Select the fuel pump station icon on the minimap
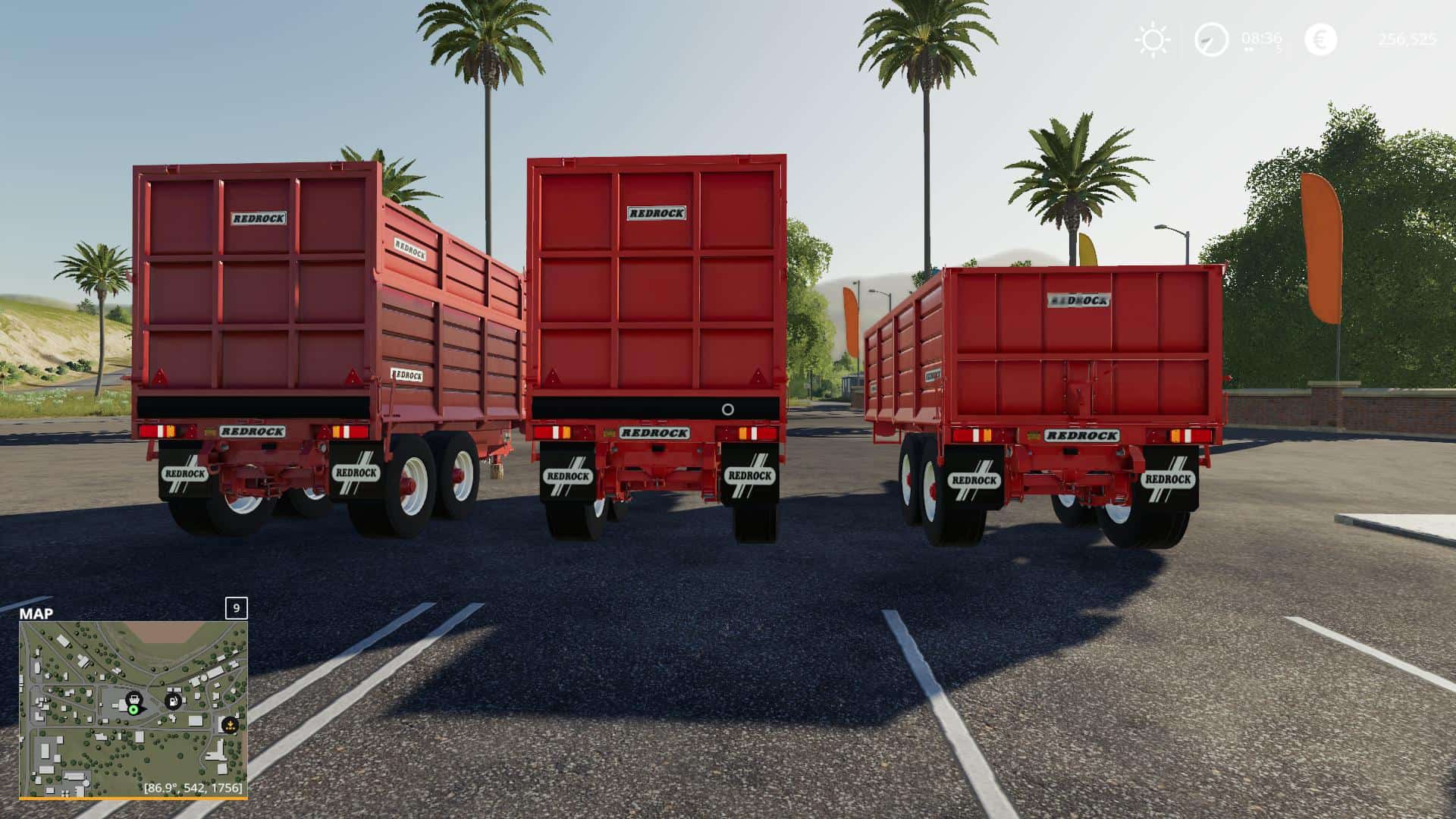This screenshot has height=819, width=1456. pos(173,701)
